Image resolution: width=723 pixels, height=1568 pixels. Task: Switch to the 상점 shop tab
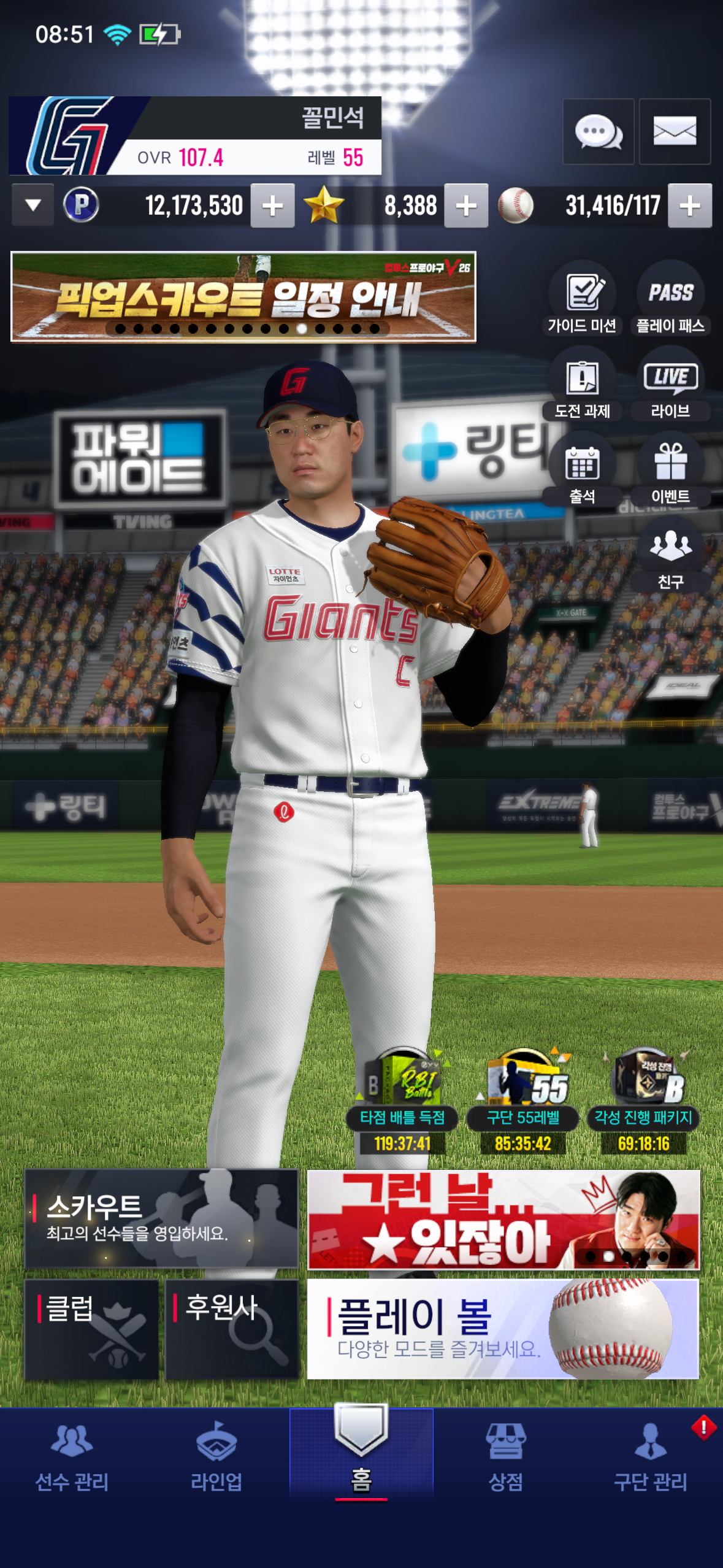(505, 1456)
